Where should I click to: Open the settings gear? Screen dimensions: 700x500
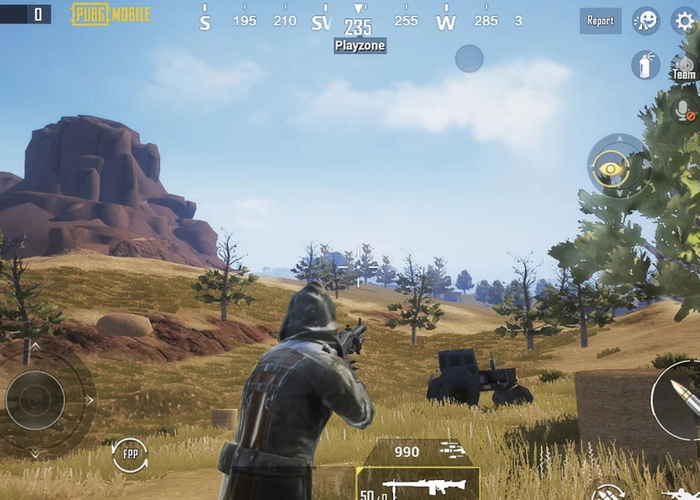(x=685, y=20)
